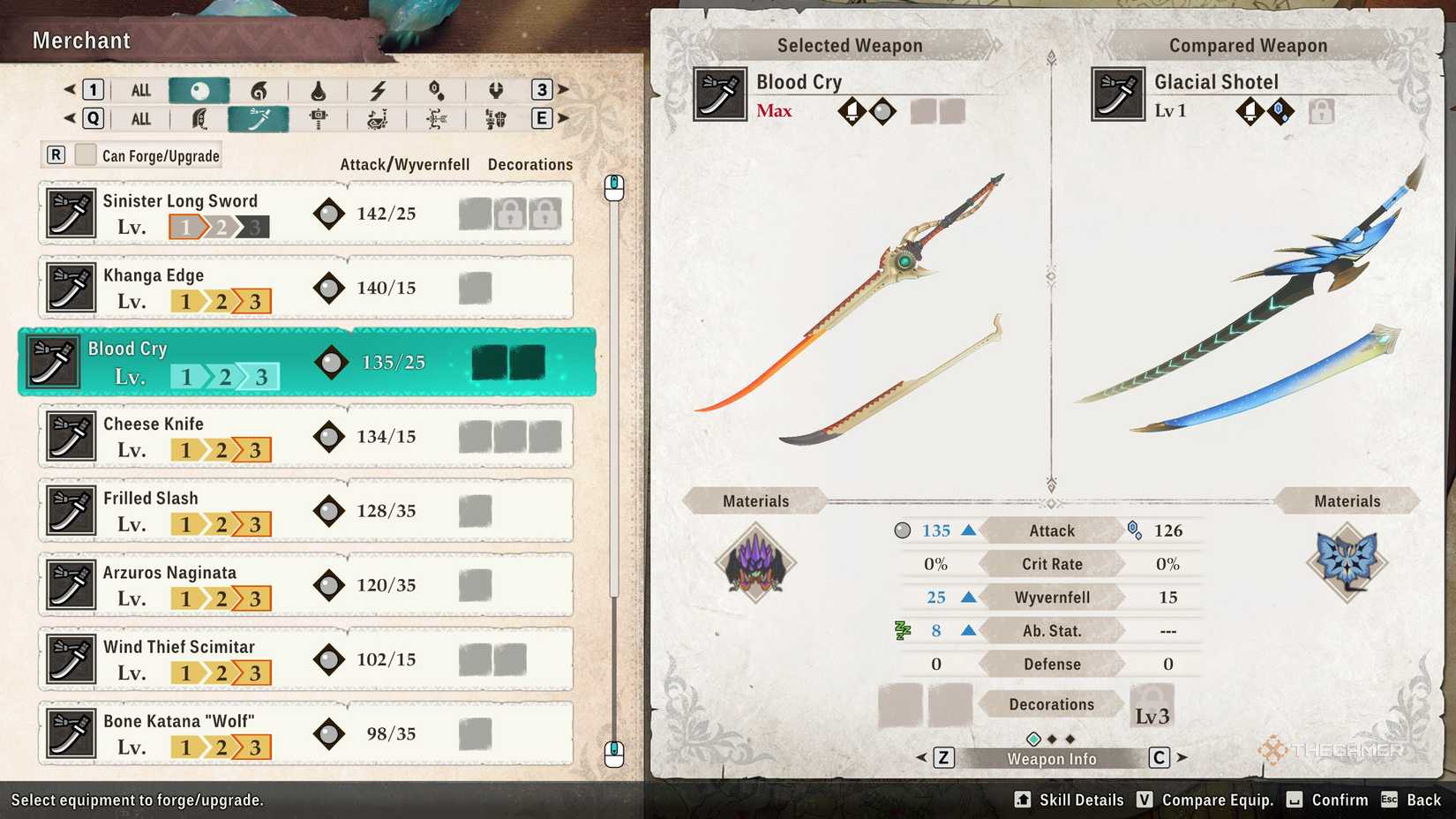1456x819 pixels.
Task: Click the left arrow on element filter row
Action: click(71, 89)
